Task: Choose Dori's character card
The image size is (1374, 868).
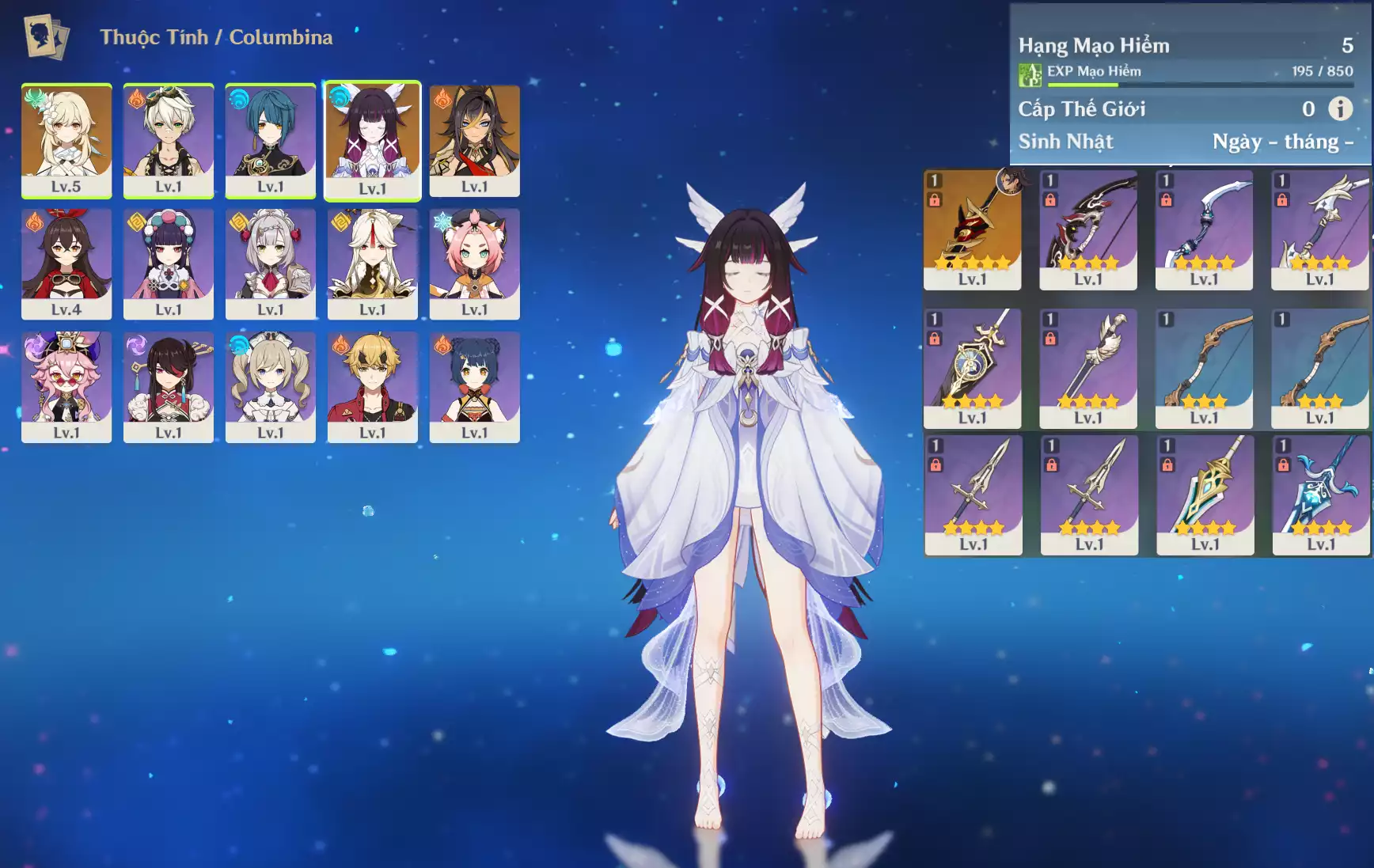Action: [66, 387]
